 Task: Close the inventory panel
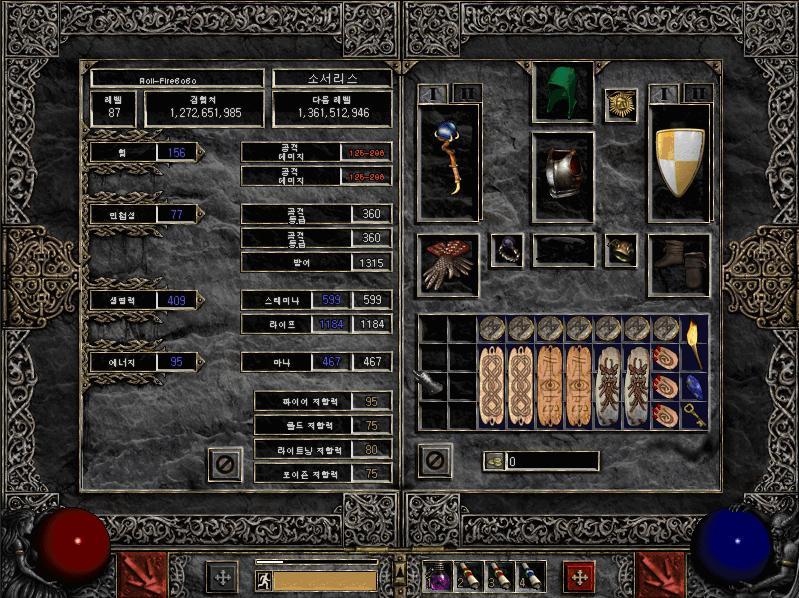tap(435, 461)
